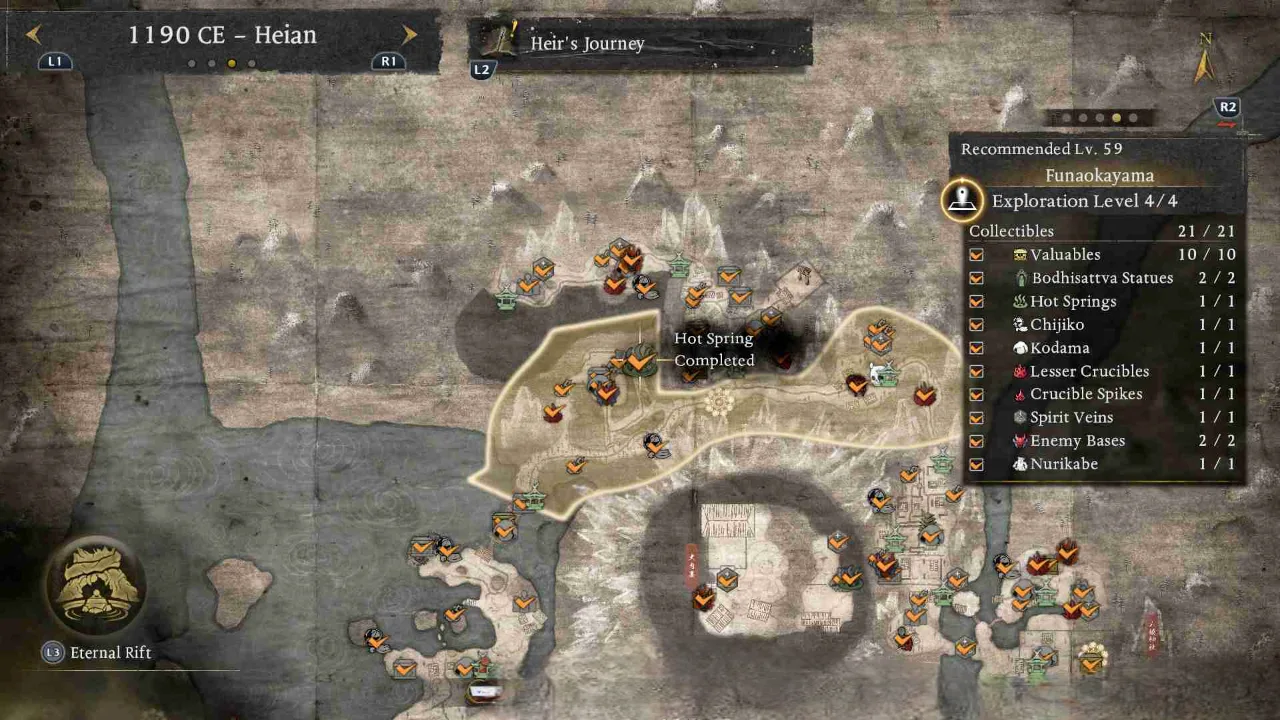1280x720 pixels.
Task: Toggle the Bodhisattva Statues filter
Action: click(976, 278)
